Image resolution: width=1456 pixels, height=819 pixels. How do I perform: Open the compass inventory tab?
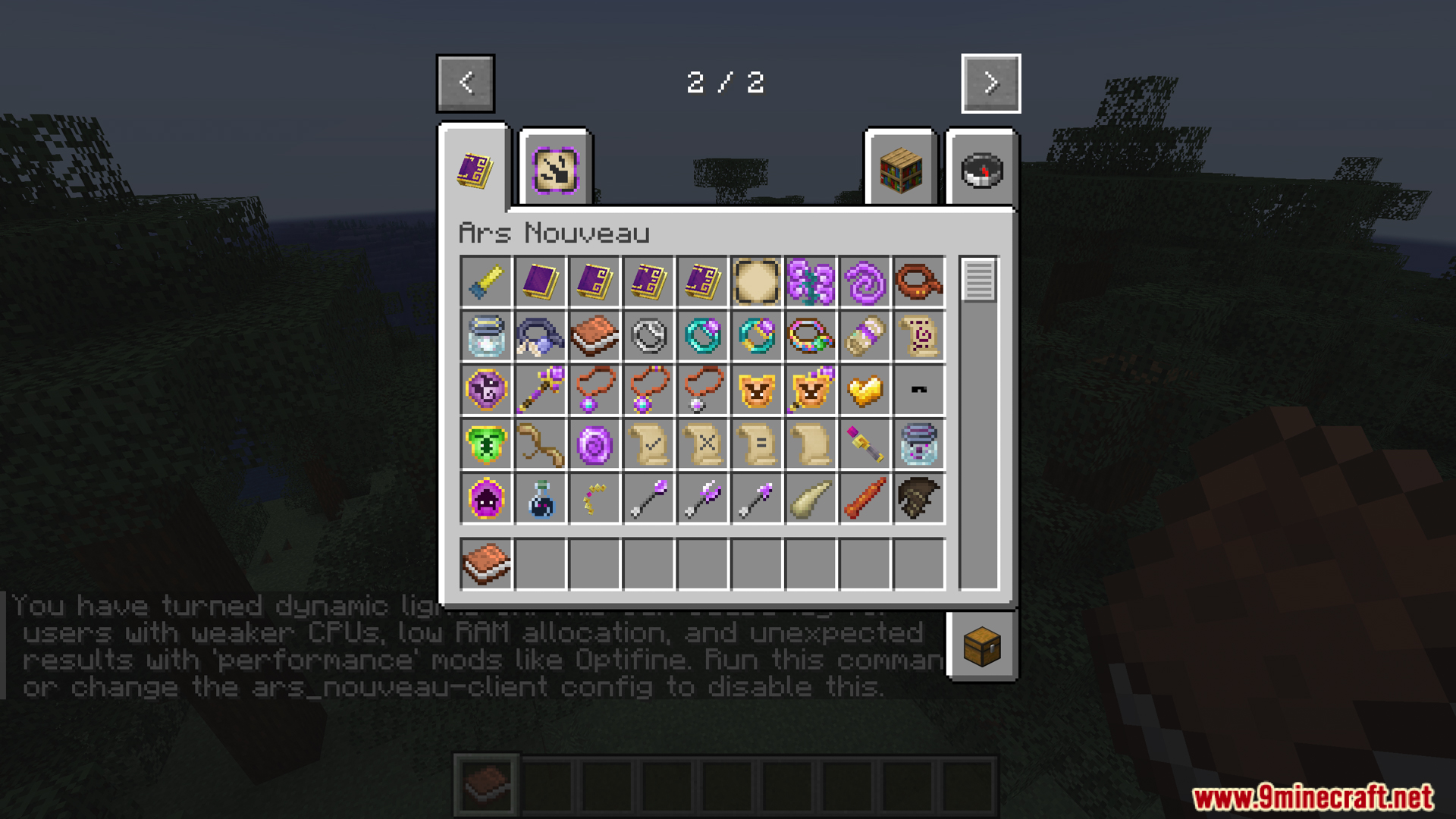(981, 168)
